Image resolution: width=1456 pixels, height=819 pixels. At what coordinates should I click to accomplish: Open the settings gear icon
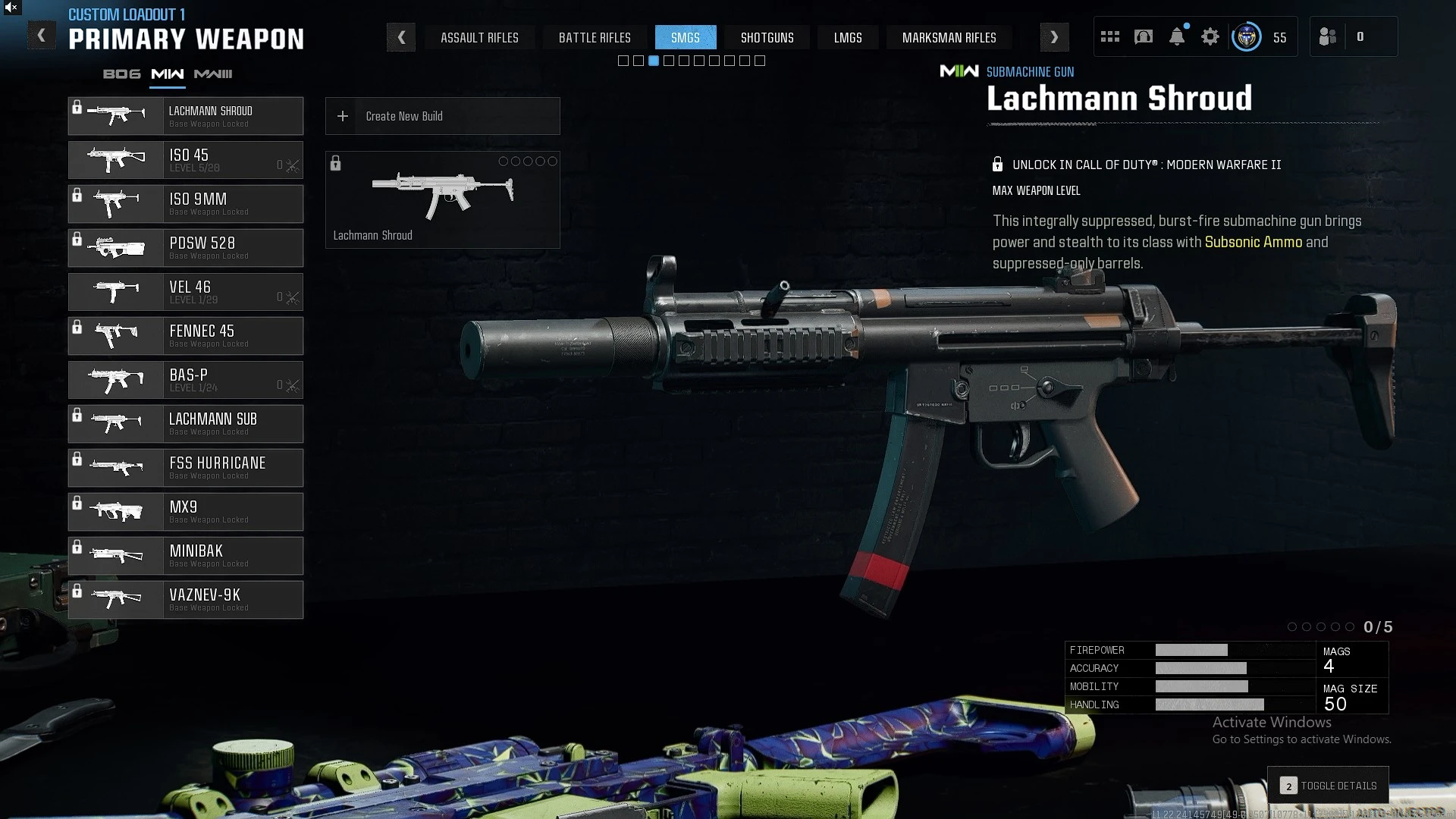pyautogui.click(x=1210, y=37)
